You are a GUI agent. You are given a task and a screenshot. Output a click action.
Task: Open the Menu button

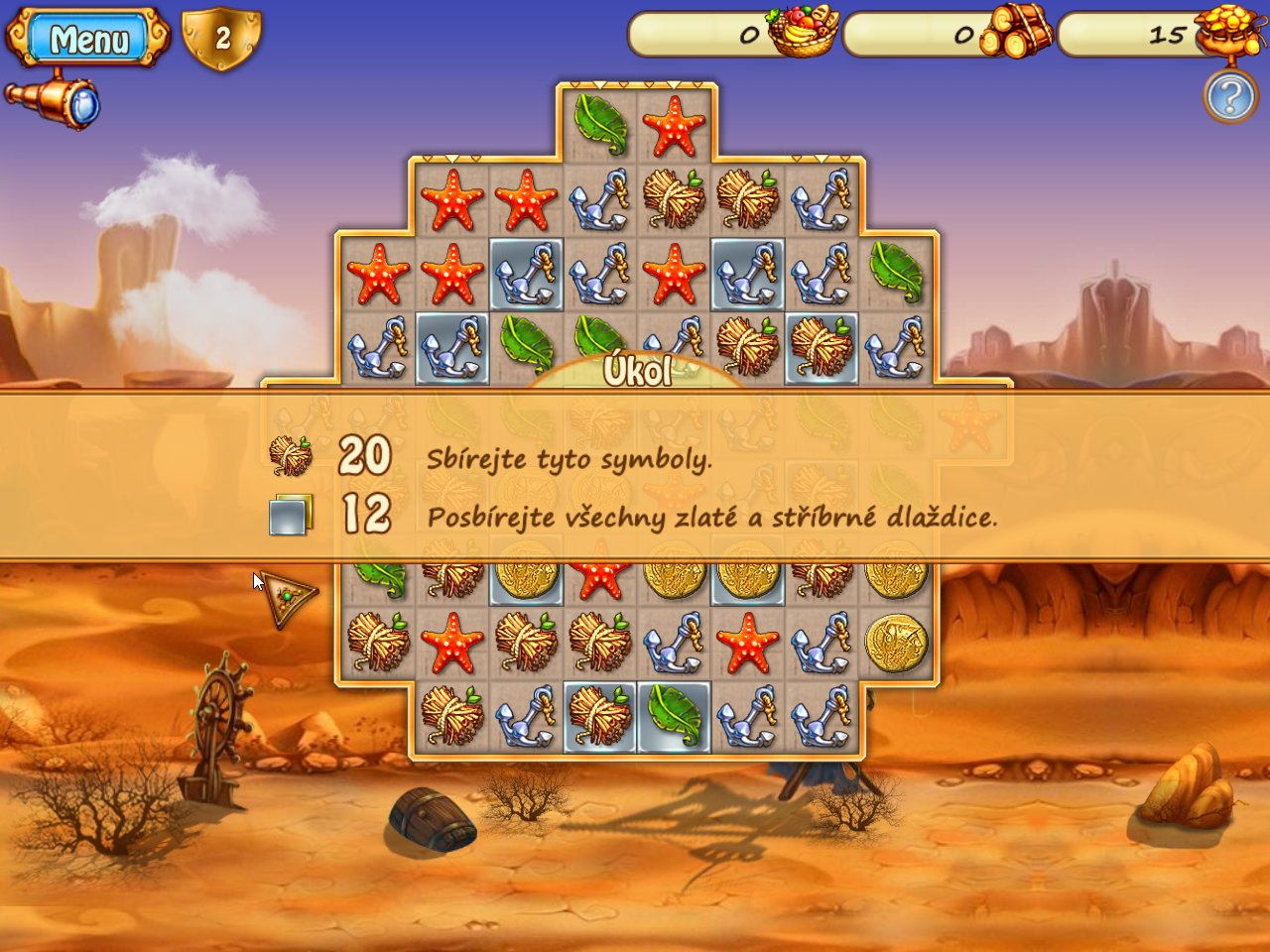click(x=88, y=39)
